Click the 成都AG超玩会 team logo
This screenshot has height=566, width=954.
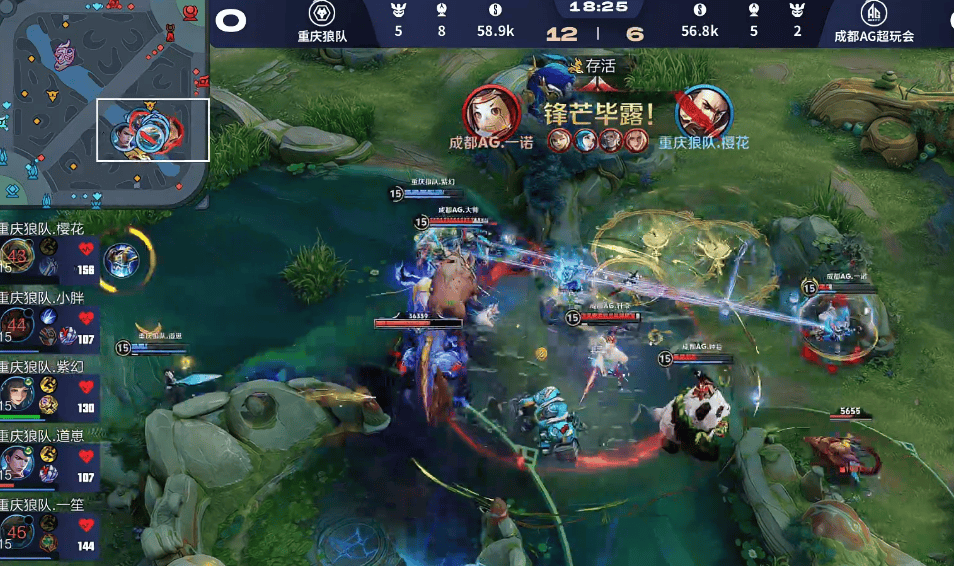coord(873,15)
